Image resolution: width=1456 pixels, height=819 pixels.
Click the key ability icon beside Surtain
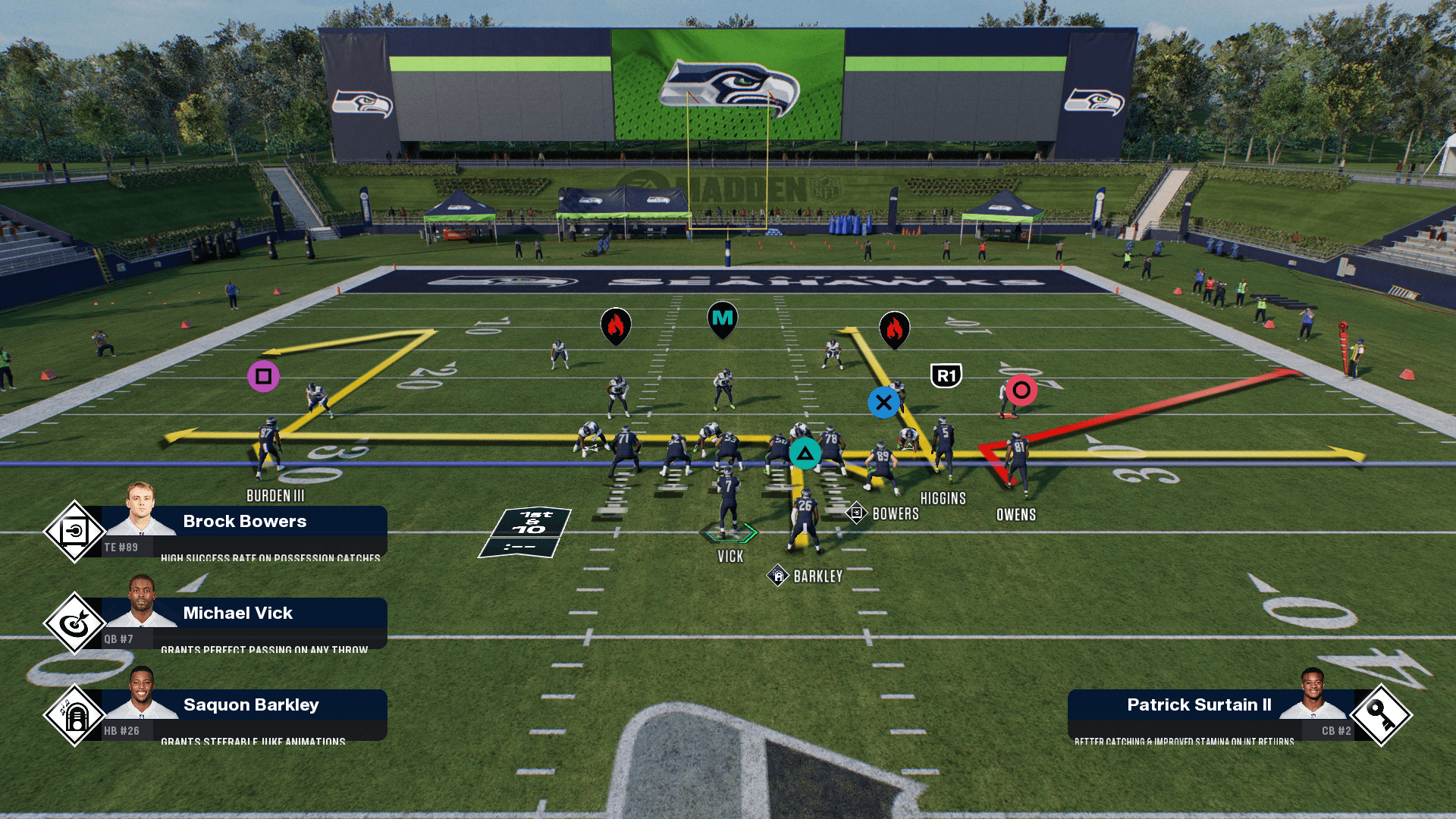(x=1381, y=715)
